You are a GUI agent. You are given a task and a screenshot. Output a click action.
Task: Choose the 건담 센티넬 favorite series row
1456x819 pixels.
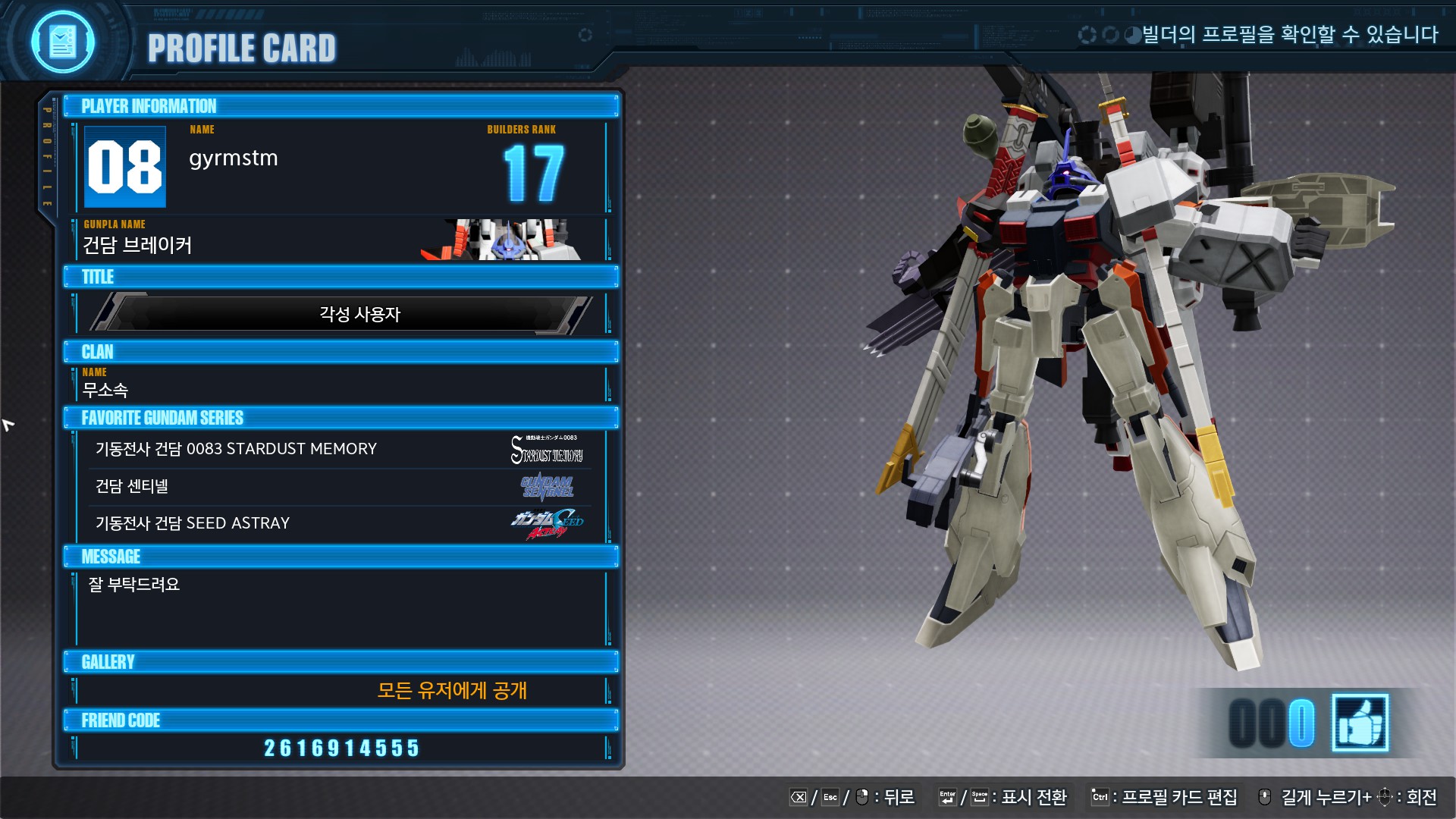pyautogui.click(x=340, y=486)
